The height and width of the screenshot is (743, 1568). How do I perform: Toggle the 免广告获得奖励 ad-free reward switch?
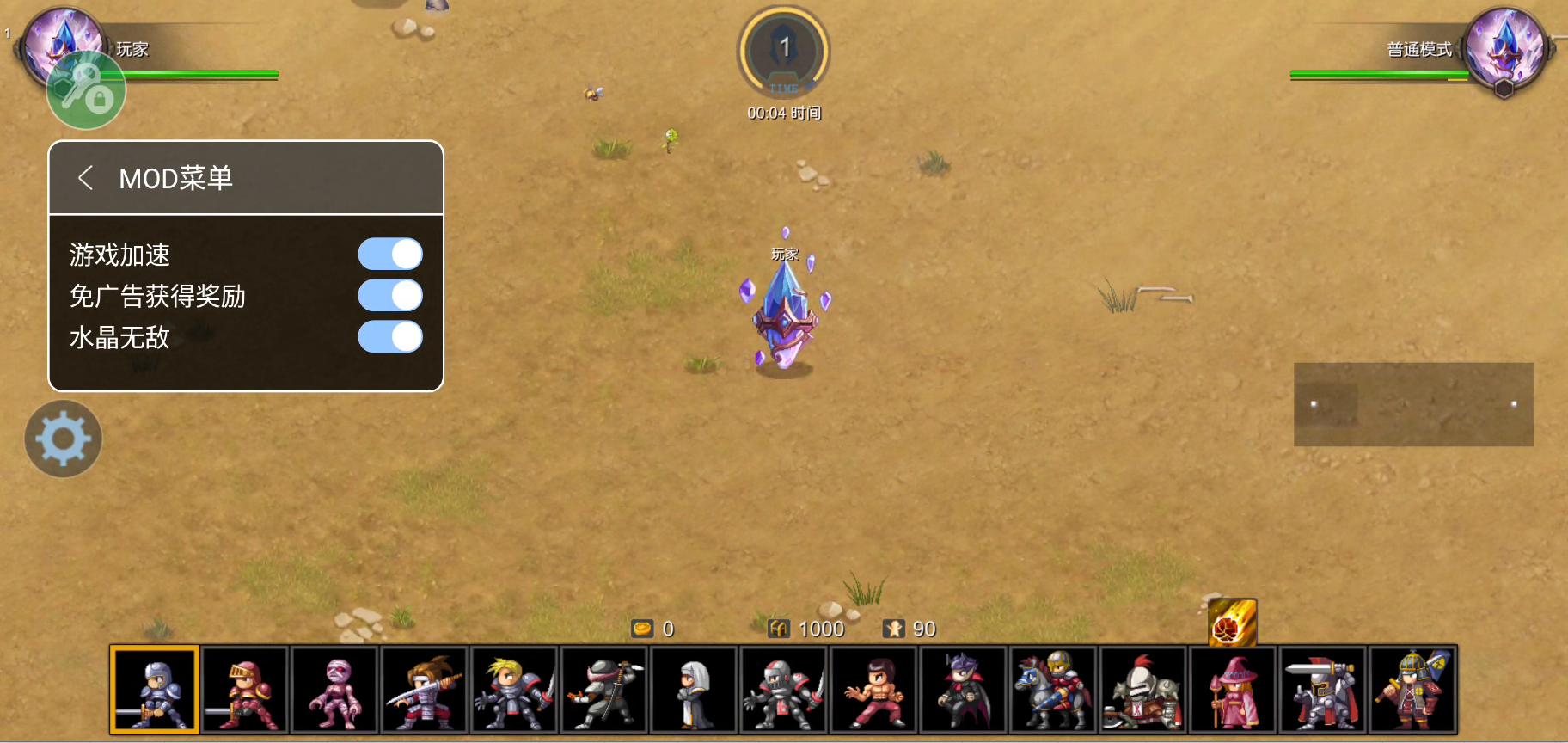(x=390, y=296)
